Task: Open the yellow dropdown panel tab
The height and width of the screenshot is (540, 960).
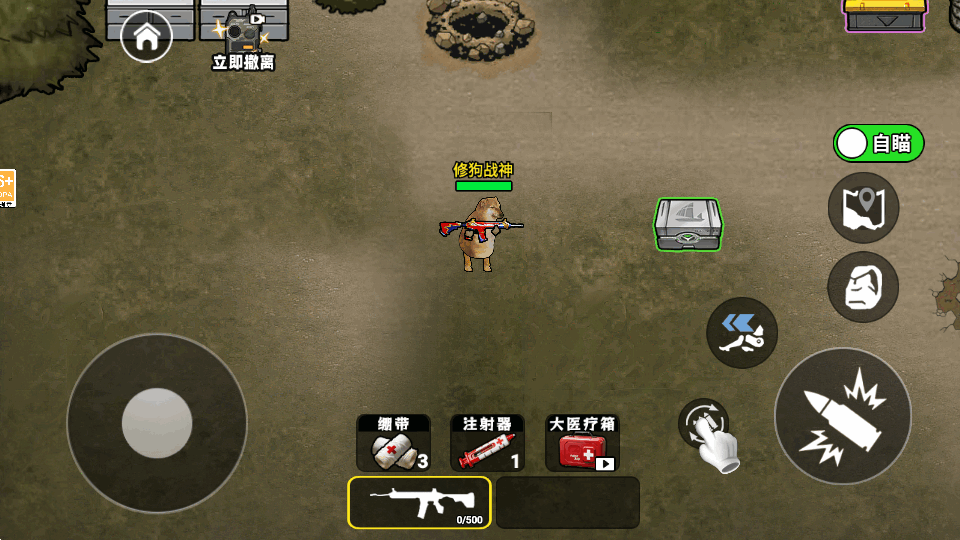Action: tap(884, 17)
